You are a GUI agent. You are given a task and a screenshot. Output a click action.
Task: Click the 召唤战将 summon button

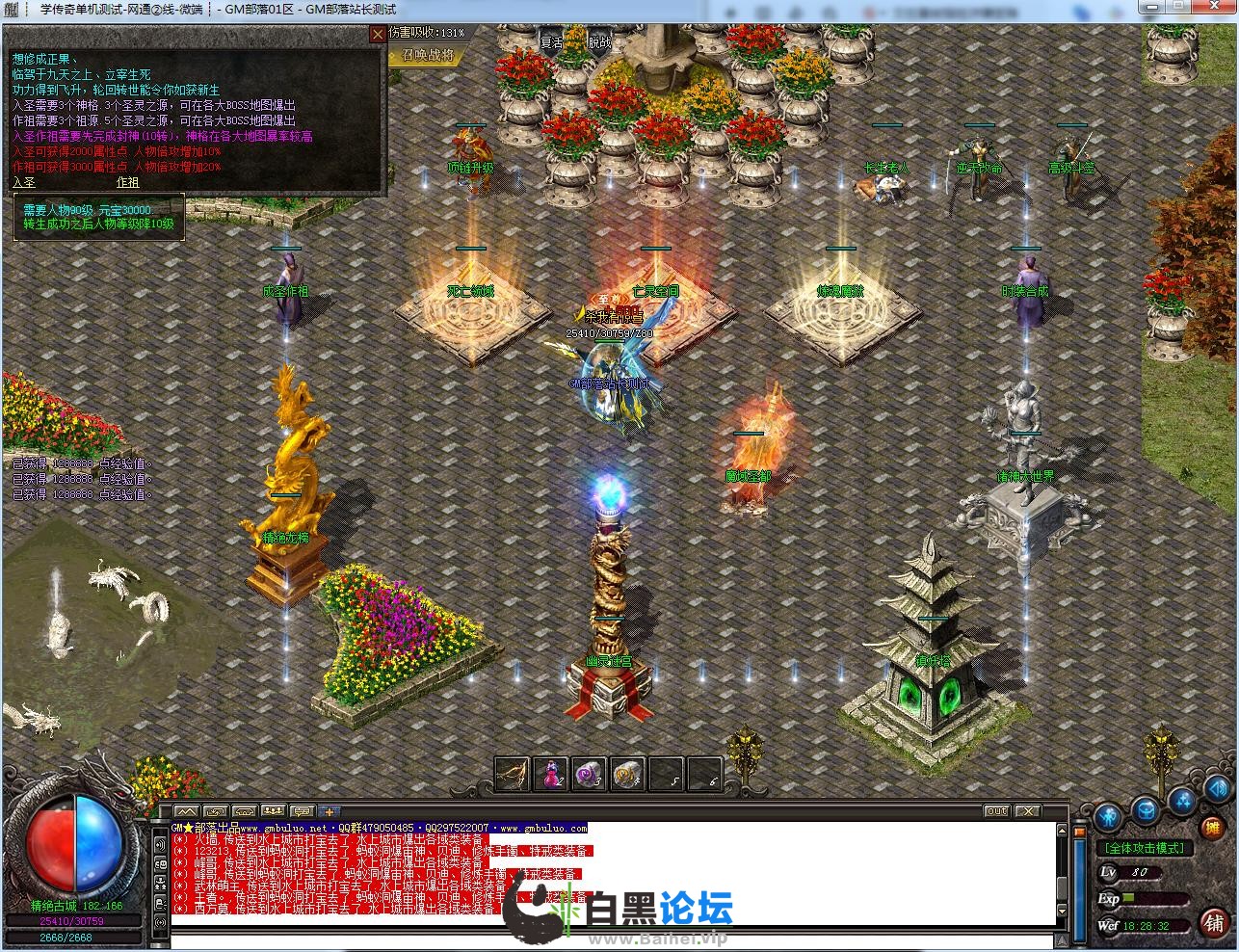(428, 55)
